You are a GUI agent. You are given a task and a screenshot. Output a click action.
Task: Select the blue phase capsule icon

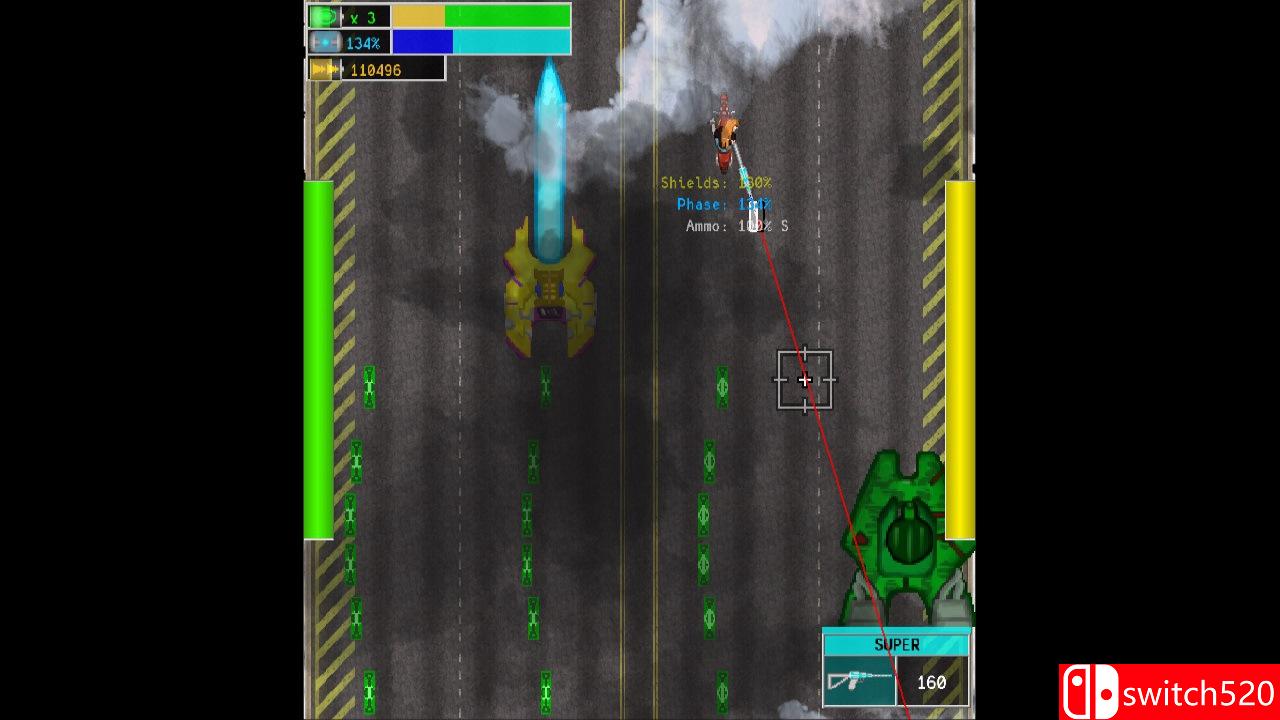[x=322, y=42]
